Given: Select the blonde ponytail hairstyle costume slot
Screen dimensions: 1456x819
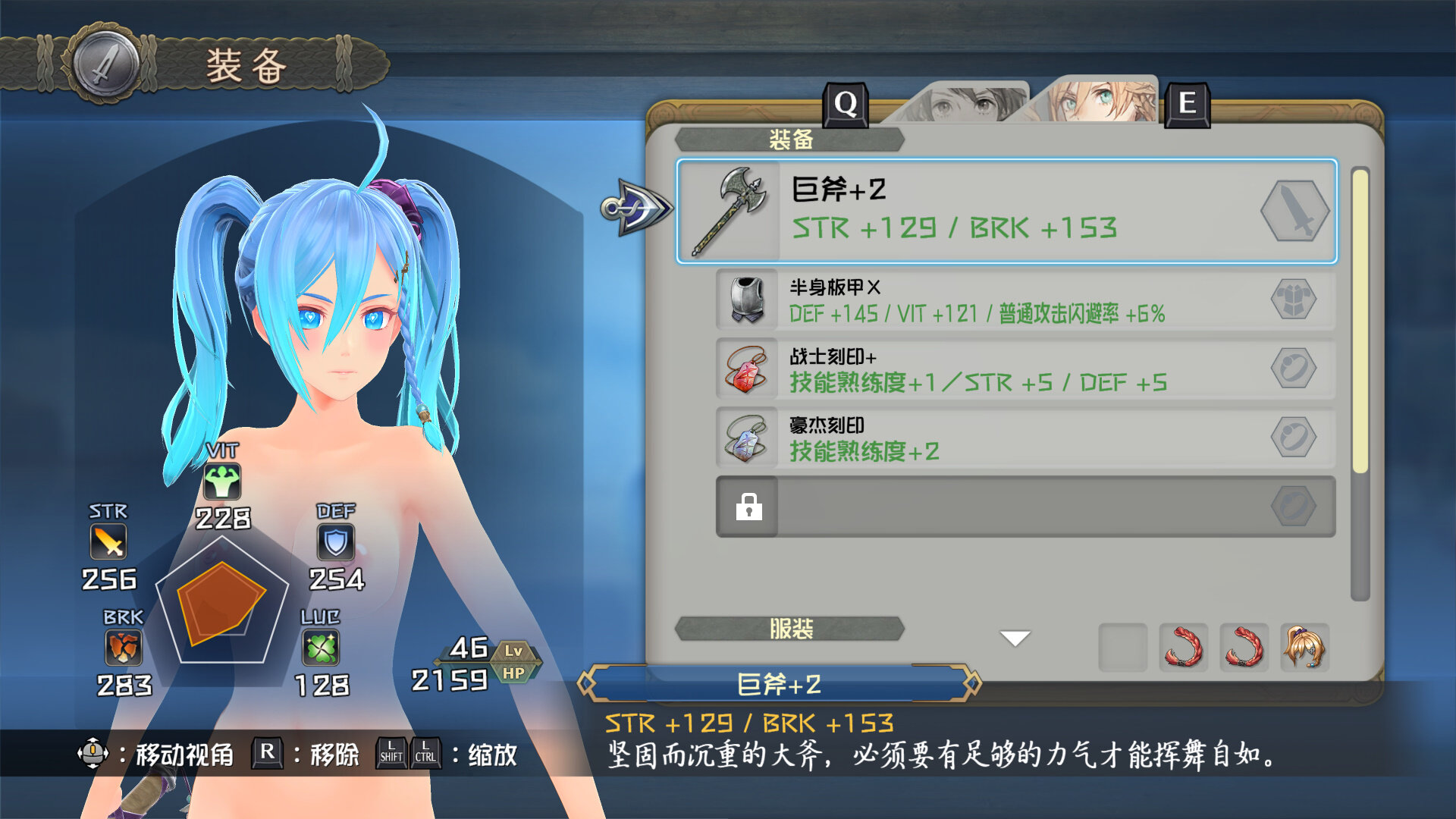Looking at the screenshot, I should tap(1304, 647).
